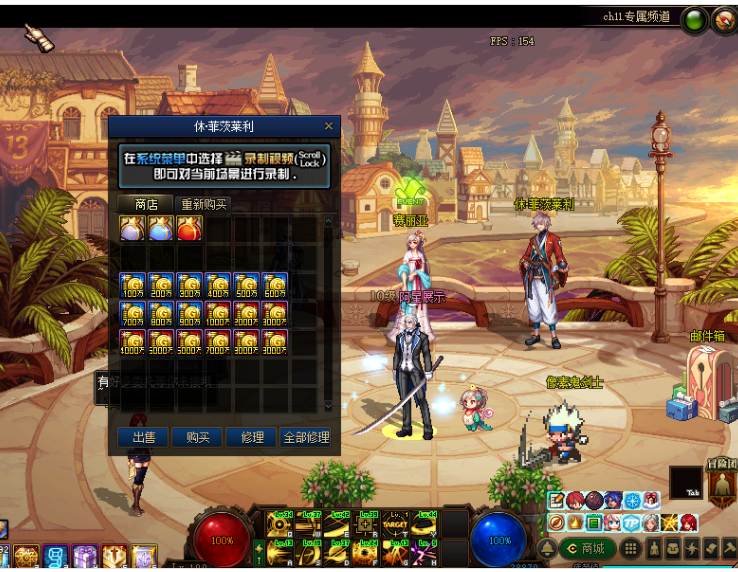Open the megaphone icon at top left
738x572 pixels.
[x=39, y=36]
